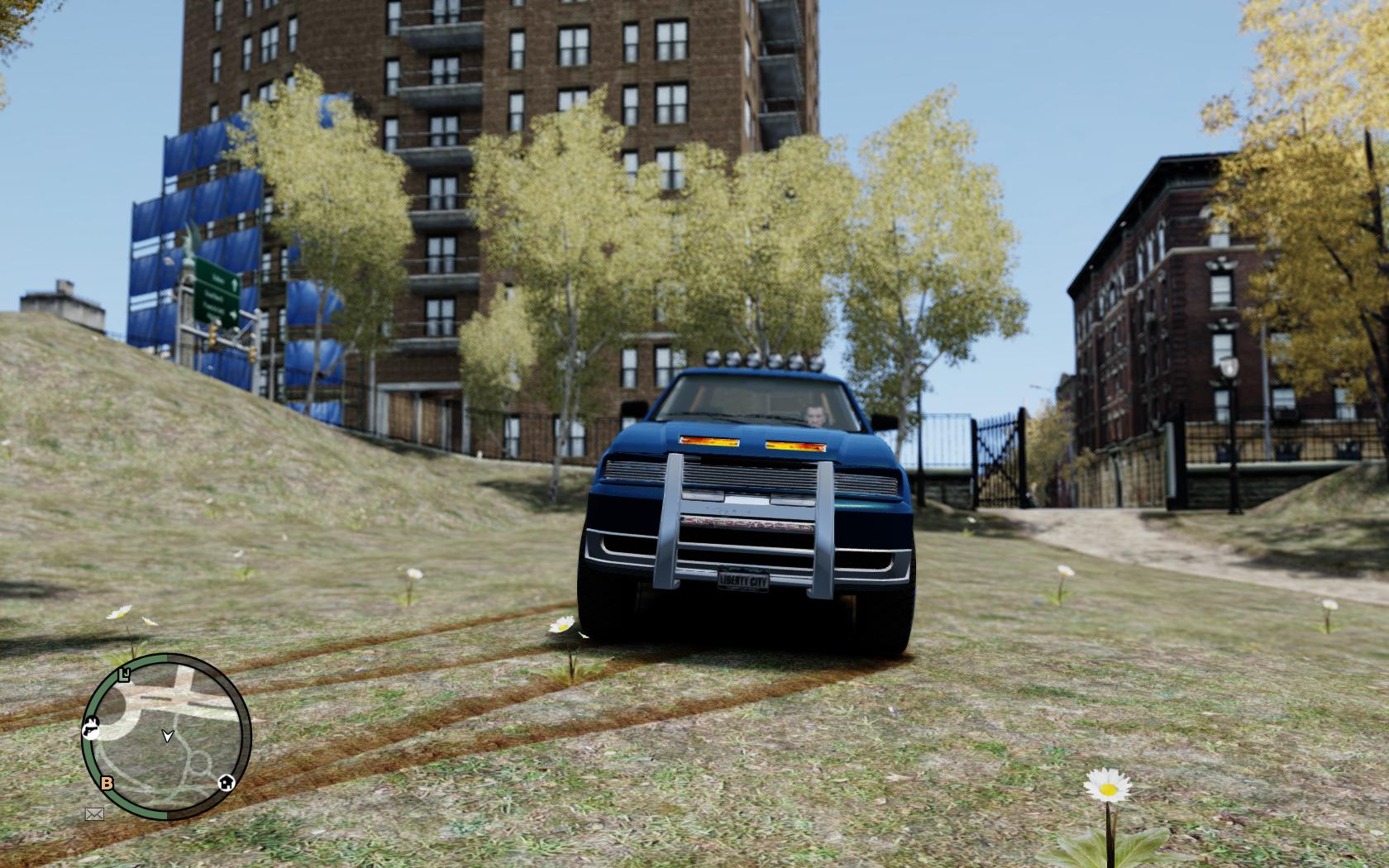The height and width of the screenshot is (868, 1389).
Task: Click the circular radar minimap
Action: pyautogui.click(x=166, y=736)
